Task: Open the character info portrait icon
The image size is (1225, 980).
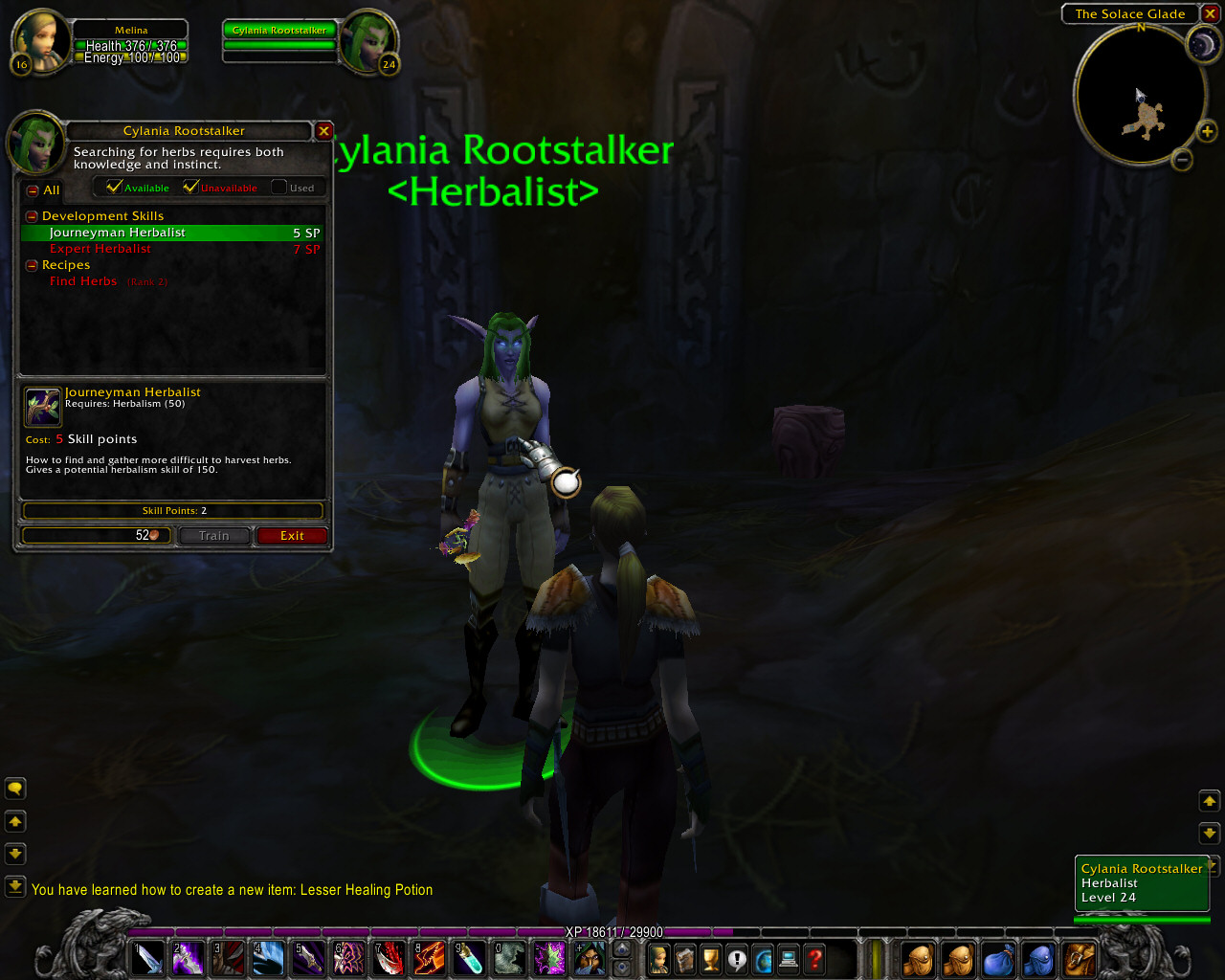Action: coord(659,959)
